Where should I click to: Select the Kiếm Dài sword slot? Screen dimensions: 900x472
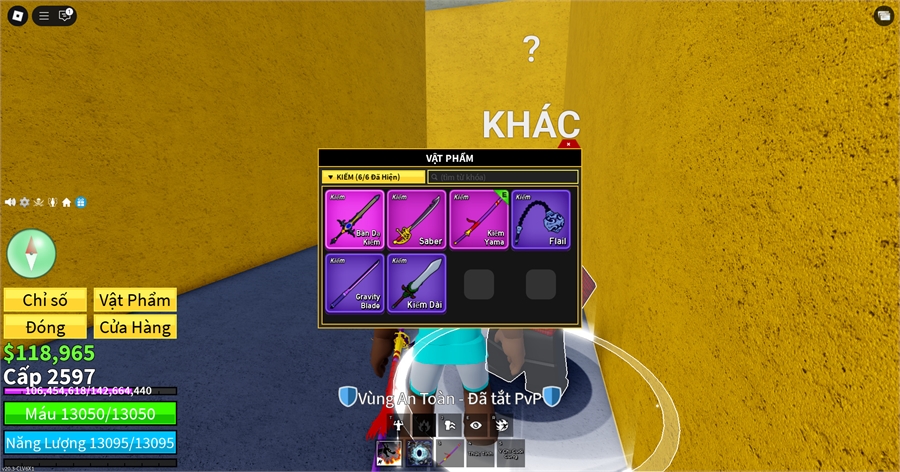tap(417, 282)
